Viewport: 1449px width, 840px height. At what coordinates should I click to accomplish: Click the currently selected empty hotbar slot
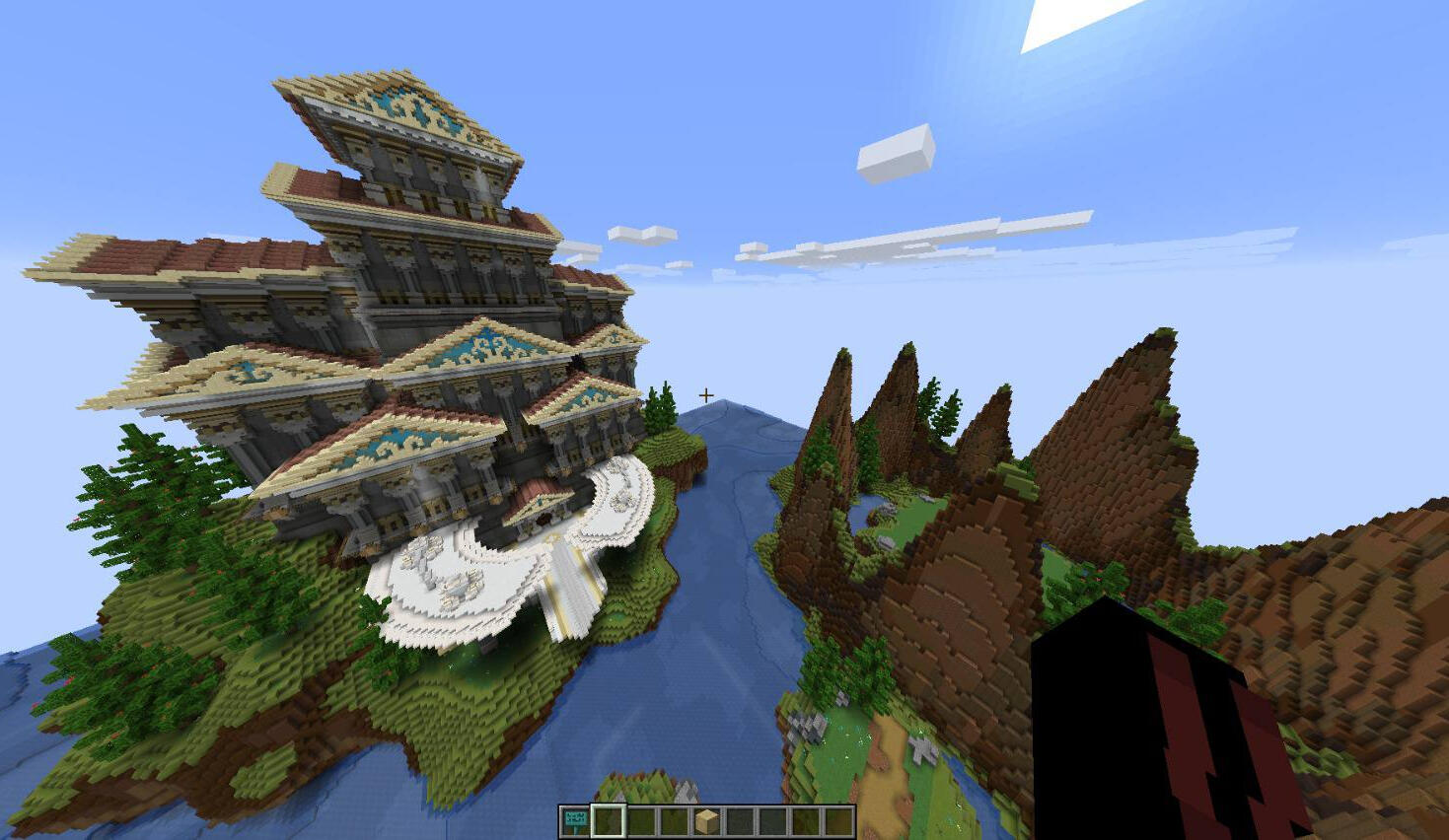tap(609, 818)
